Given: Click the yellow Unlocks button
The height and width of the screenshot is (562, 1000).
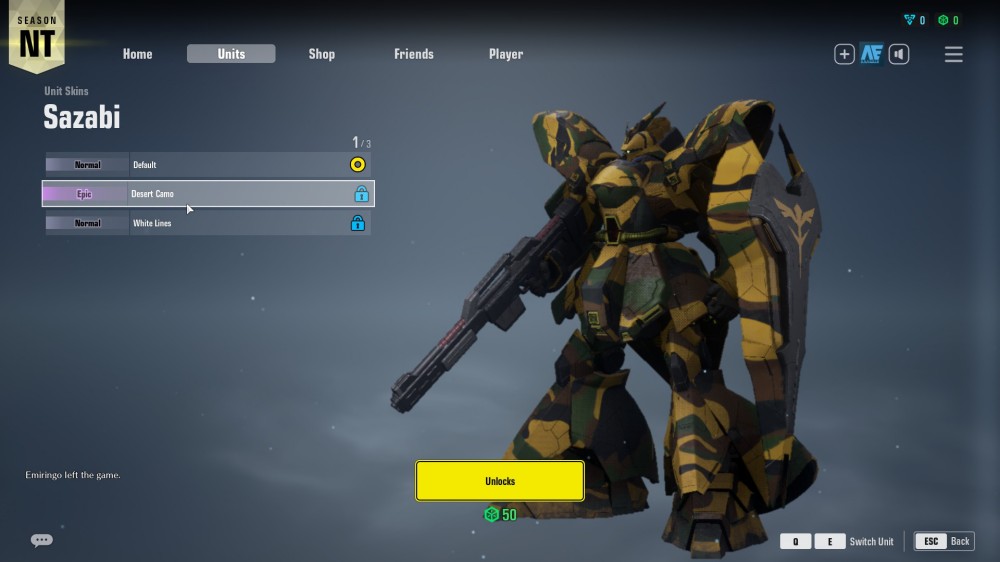Looking at the screenshot, I should coord(500,481).
